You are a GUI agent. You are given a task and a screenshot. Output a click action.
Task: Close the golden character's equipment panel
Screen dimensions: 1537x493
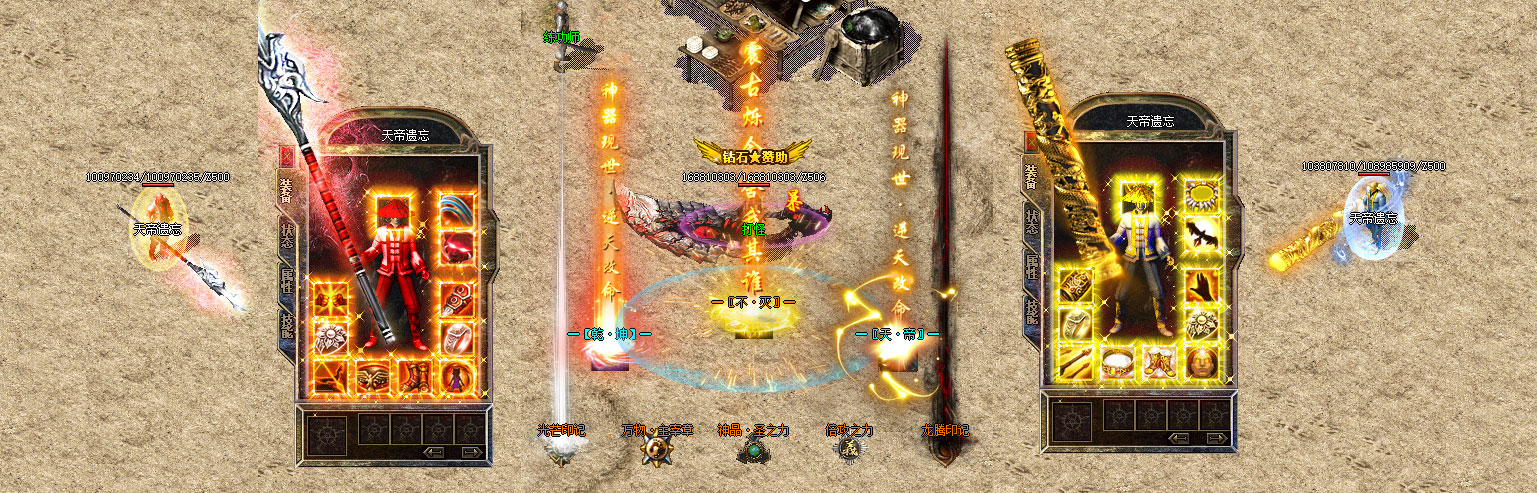(x=1031, y=142)
